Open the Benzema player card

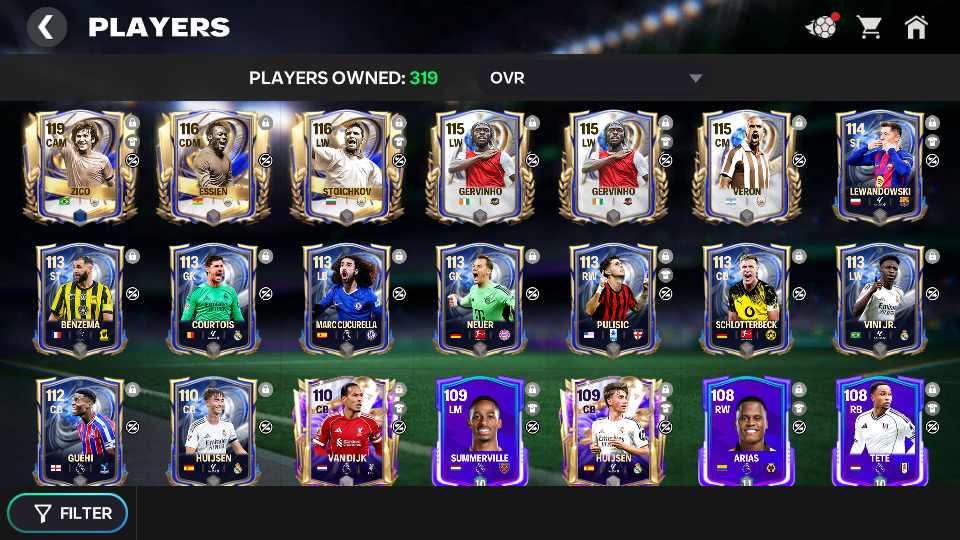79,298
